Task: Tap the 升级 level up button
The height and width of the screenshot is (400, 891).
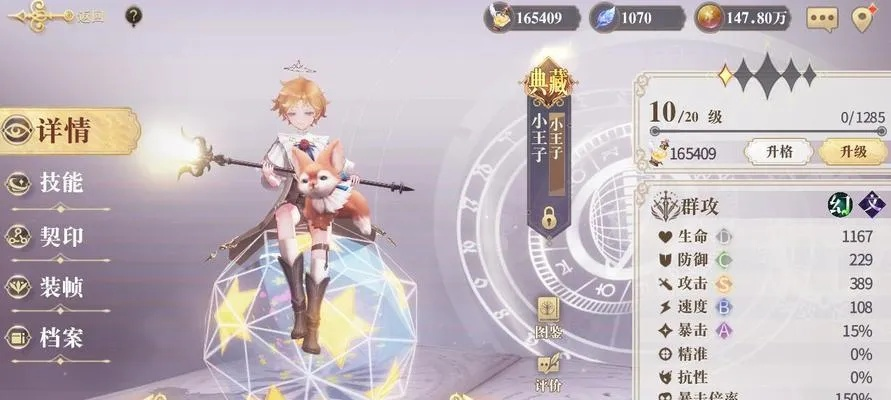Action: (x=852, y=152)
